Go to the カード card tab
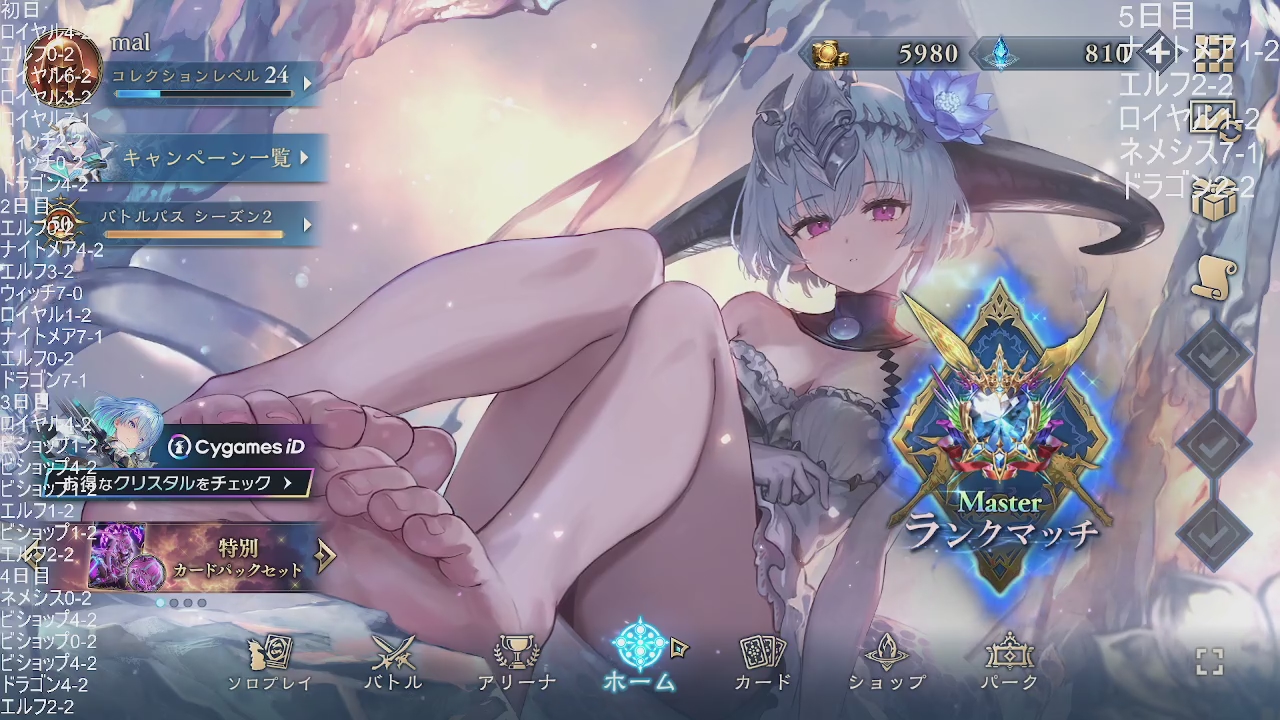The image size is (1280, 720). pyautogui.click(x=763, y=664)
